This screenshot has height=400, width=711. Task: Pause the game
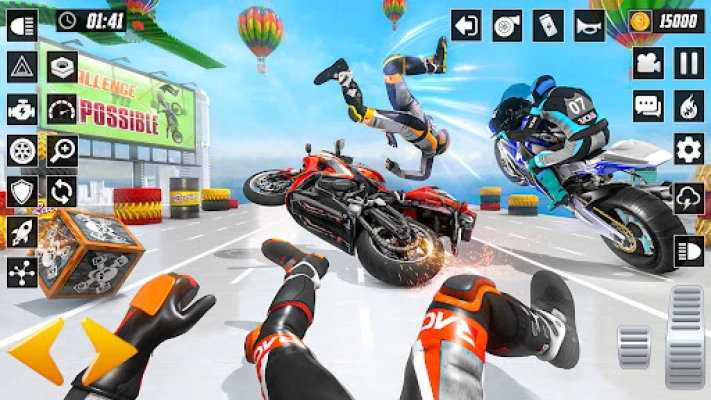(x=688, y=63)
